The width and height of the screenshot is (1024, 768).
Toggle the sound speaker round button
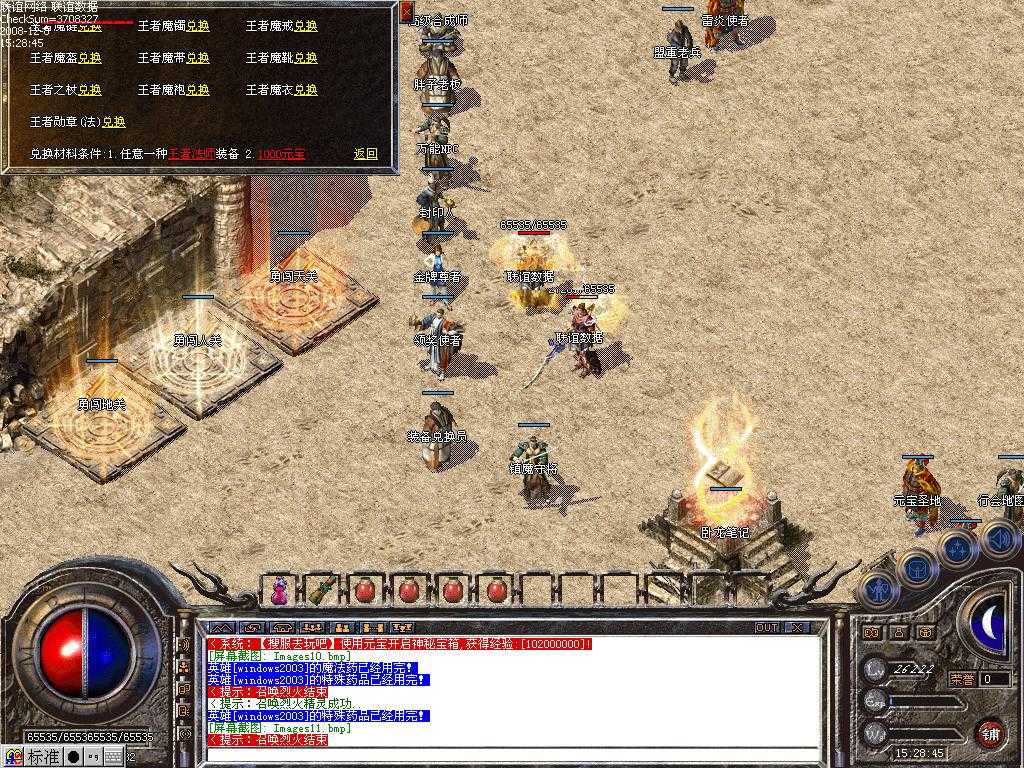(999, 539)
